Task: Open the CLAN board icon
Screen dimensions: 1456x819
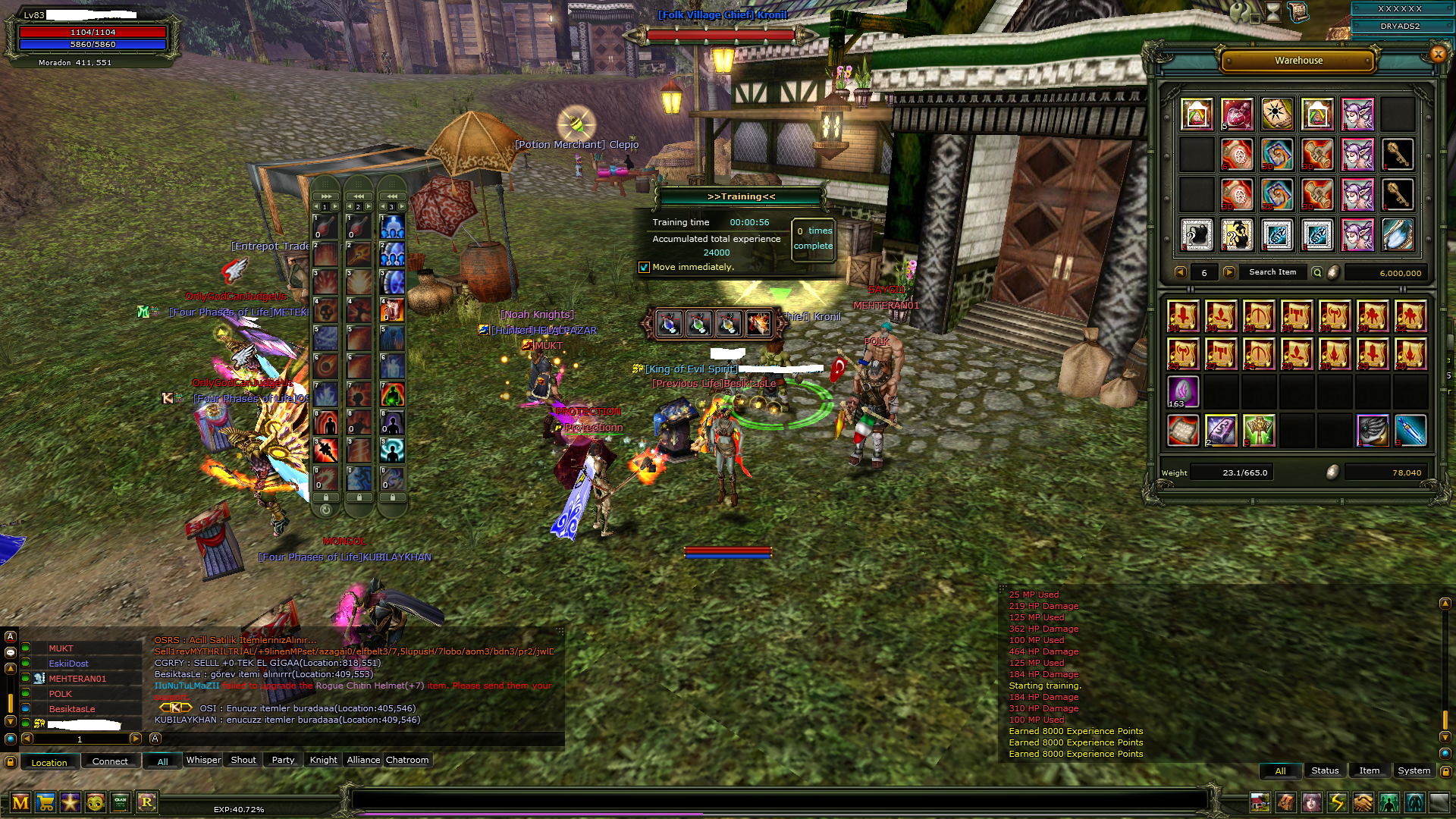Action: tap(120, 802)
